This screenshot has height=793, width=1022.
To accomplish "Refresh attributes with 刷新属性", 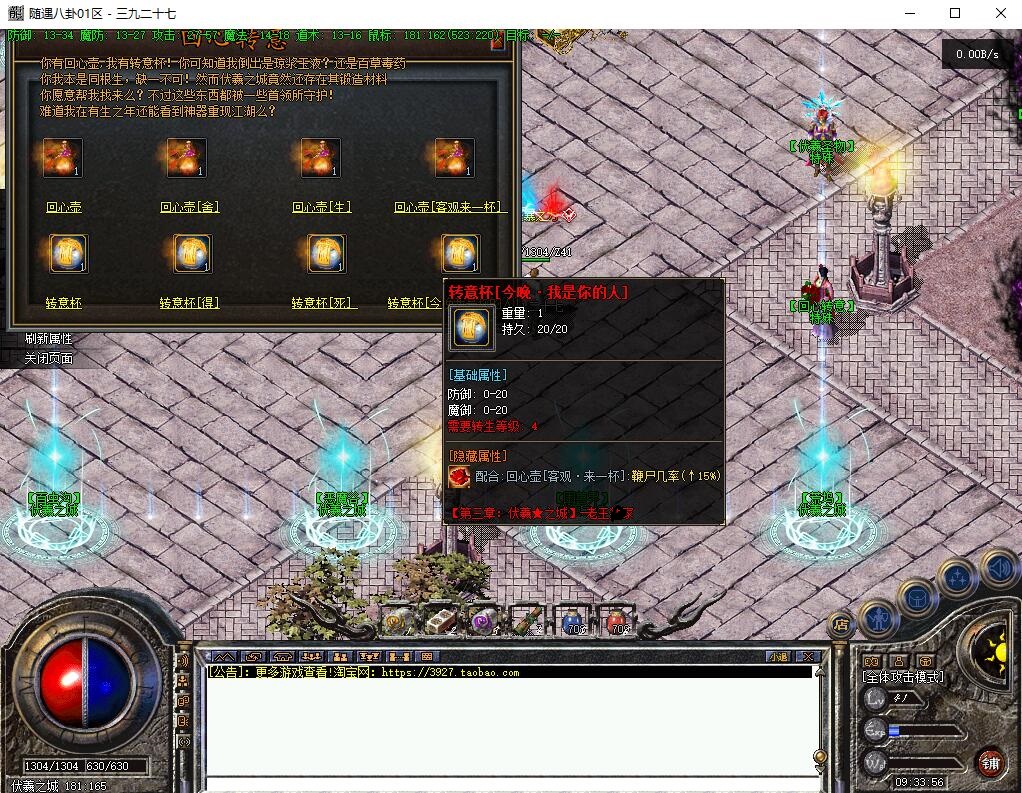I will point(48,339).
